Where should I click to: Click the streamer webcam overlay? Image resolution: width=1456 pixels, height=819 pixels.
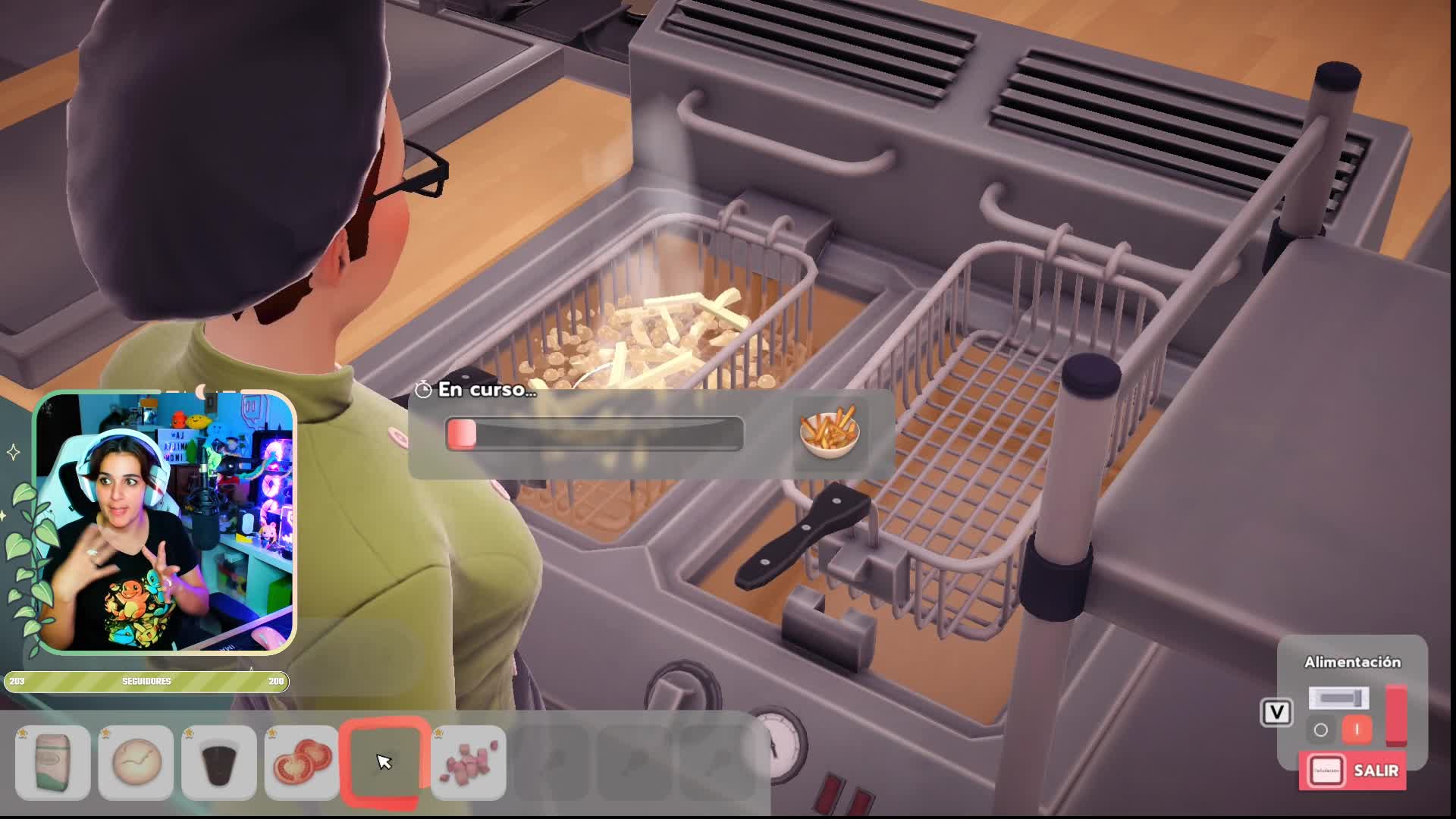(165, 522)
